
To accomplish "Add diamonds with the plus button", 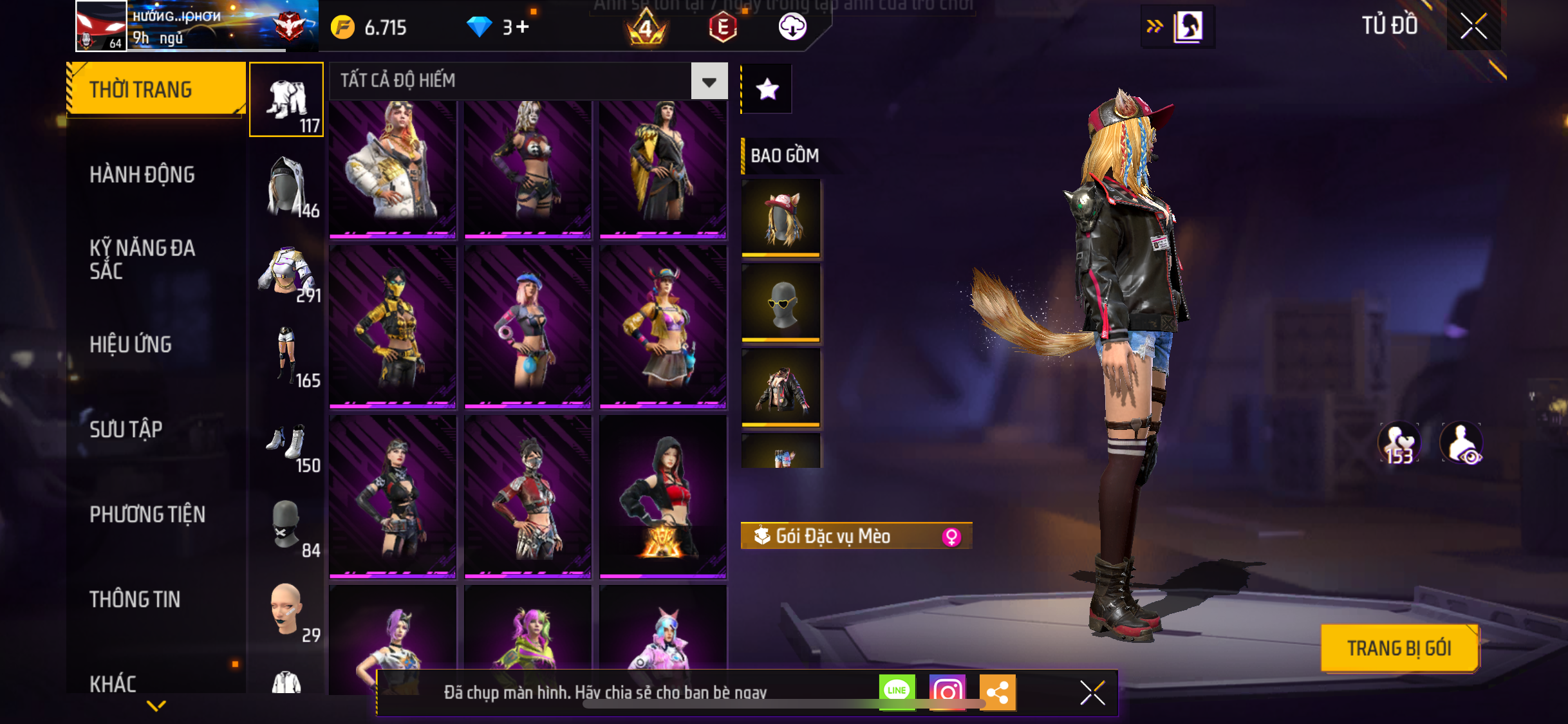I will coord(523,27).
